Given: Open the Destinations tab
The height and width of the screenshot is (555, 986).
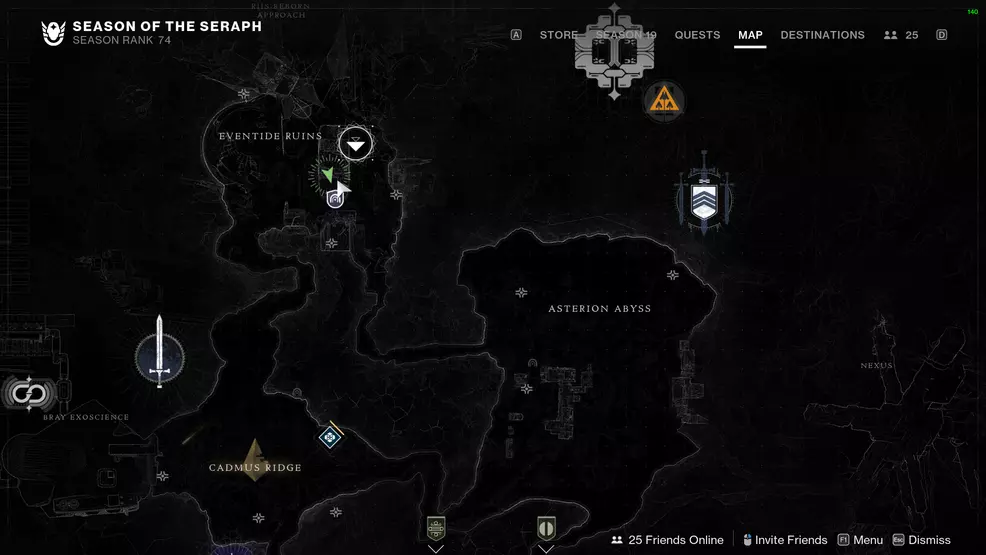Looking at the screenshot, I should (x=822, y=35).
